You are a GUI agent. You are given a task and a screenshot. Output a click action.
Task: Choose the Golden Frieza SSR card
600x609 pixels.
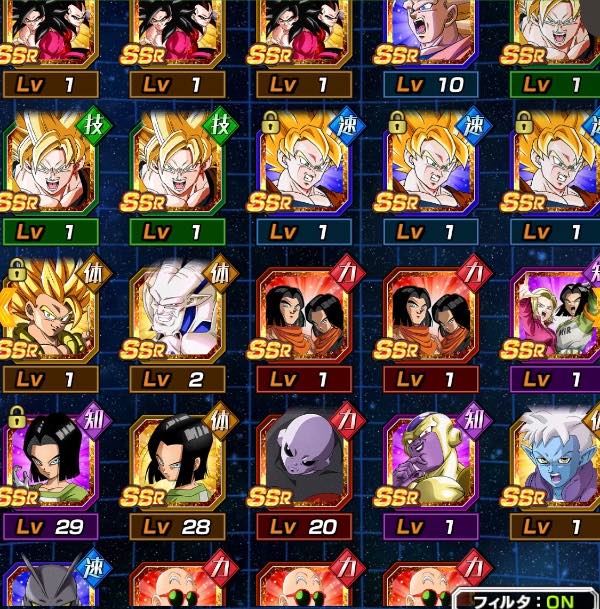tap(430, 460)
